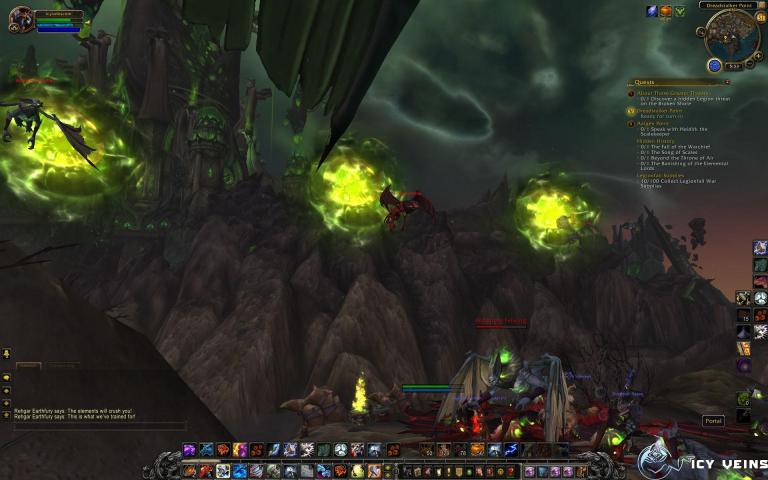Open the Dreadstalker Point zone map header

(731, 7)
